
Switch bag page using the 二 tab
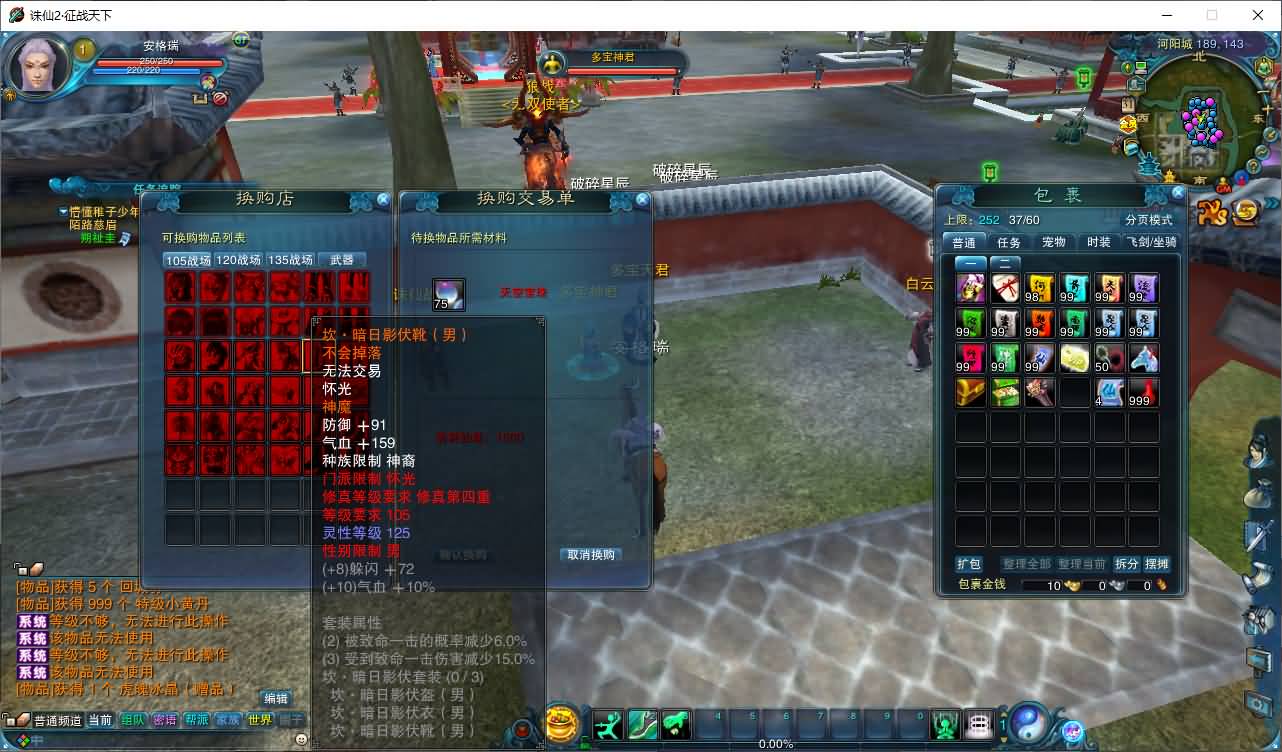pos(1005,264)
